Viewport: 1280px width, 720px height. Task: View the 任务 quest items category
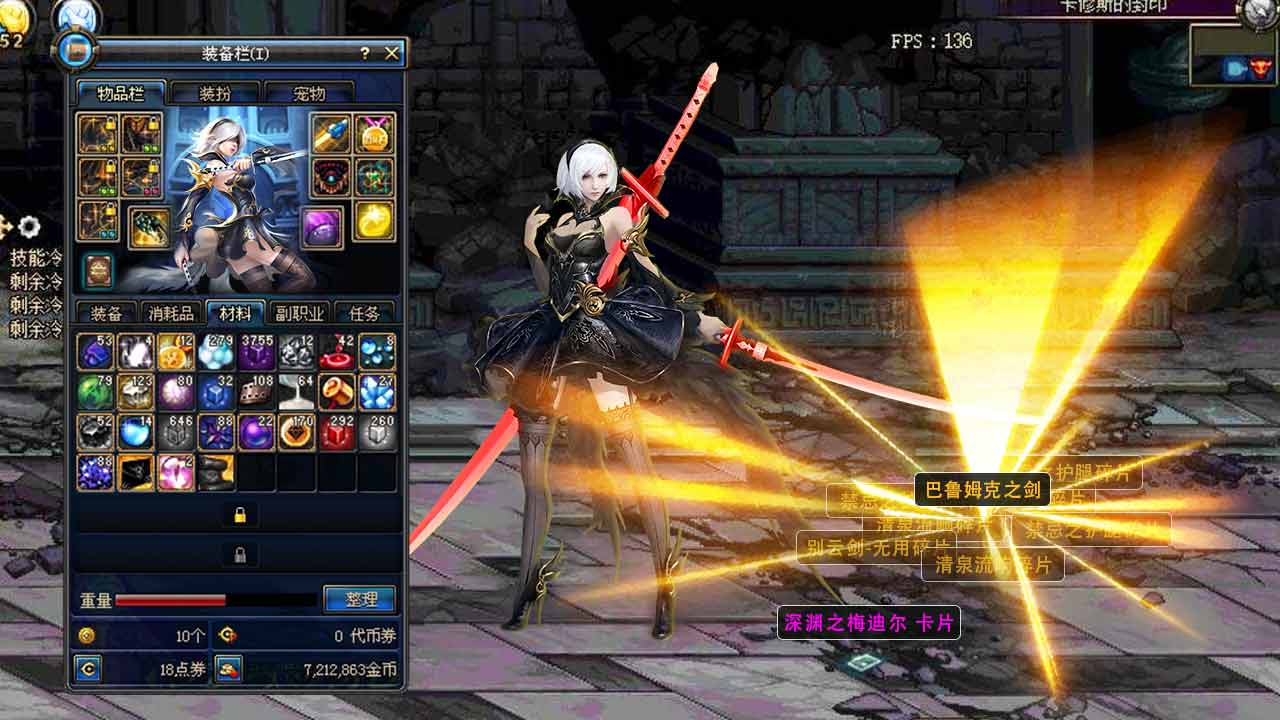tap(364, 313)
